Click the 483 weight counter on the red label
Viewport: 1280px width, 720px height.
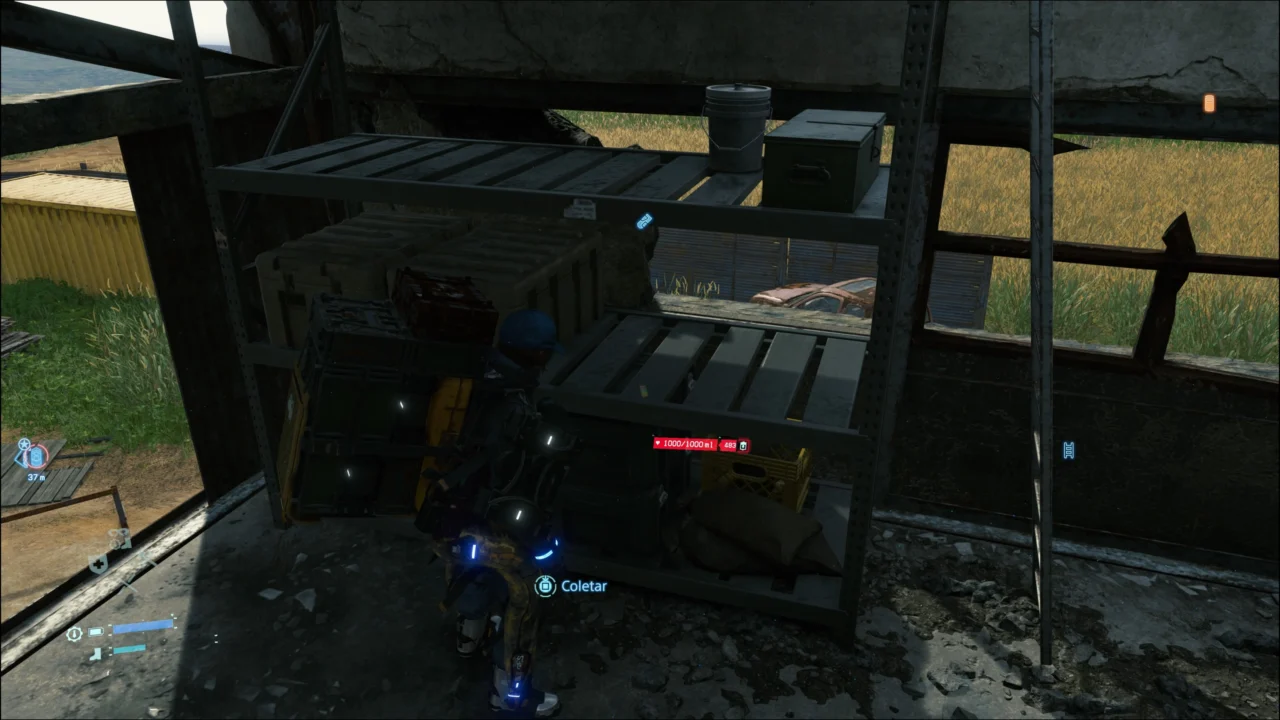(x=729, y=445)
